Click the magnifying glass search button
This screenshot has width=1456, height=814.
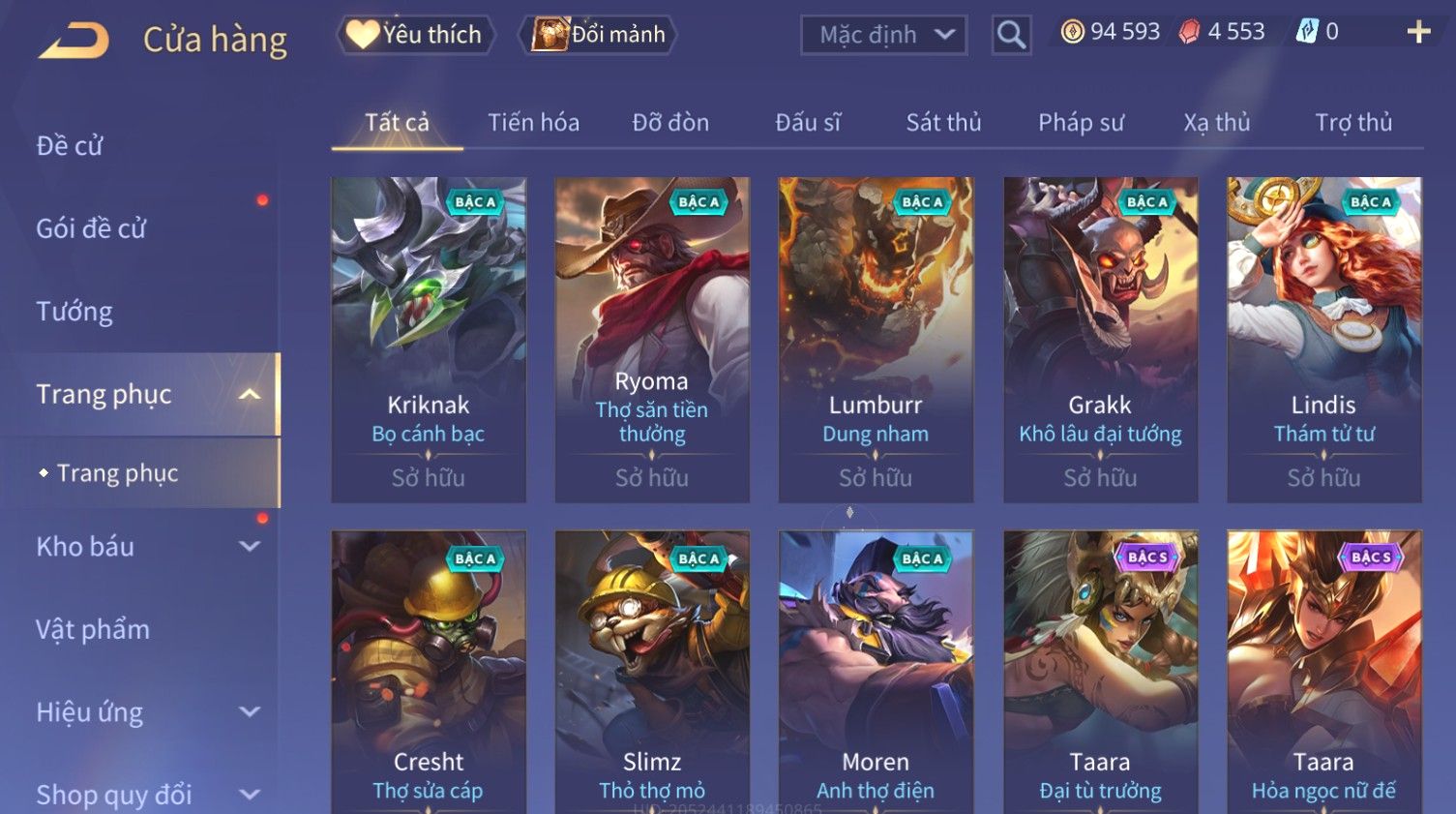pos(1011,36)
